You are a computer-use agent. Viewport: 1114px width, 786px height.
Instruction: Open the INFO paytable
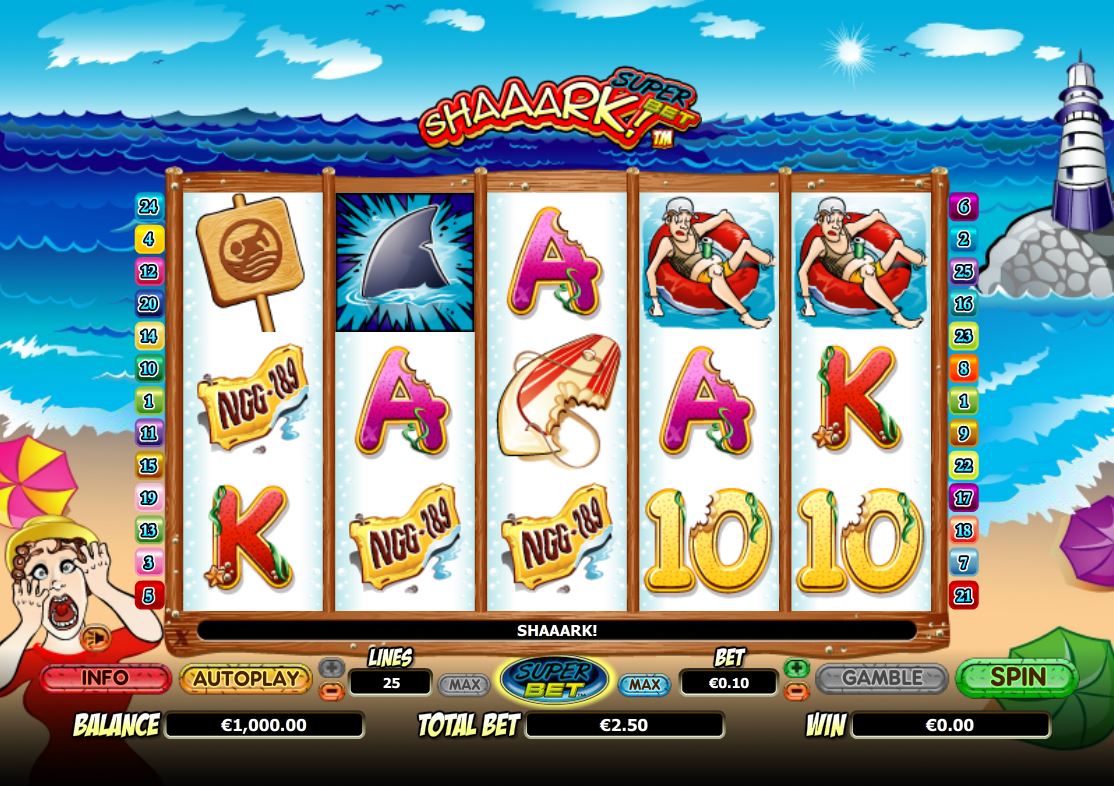point(105,678)
